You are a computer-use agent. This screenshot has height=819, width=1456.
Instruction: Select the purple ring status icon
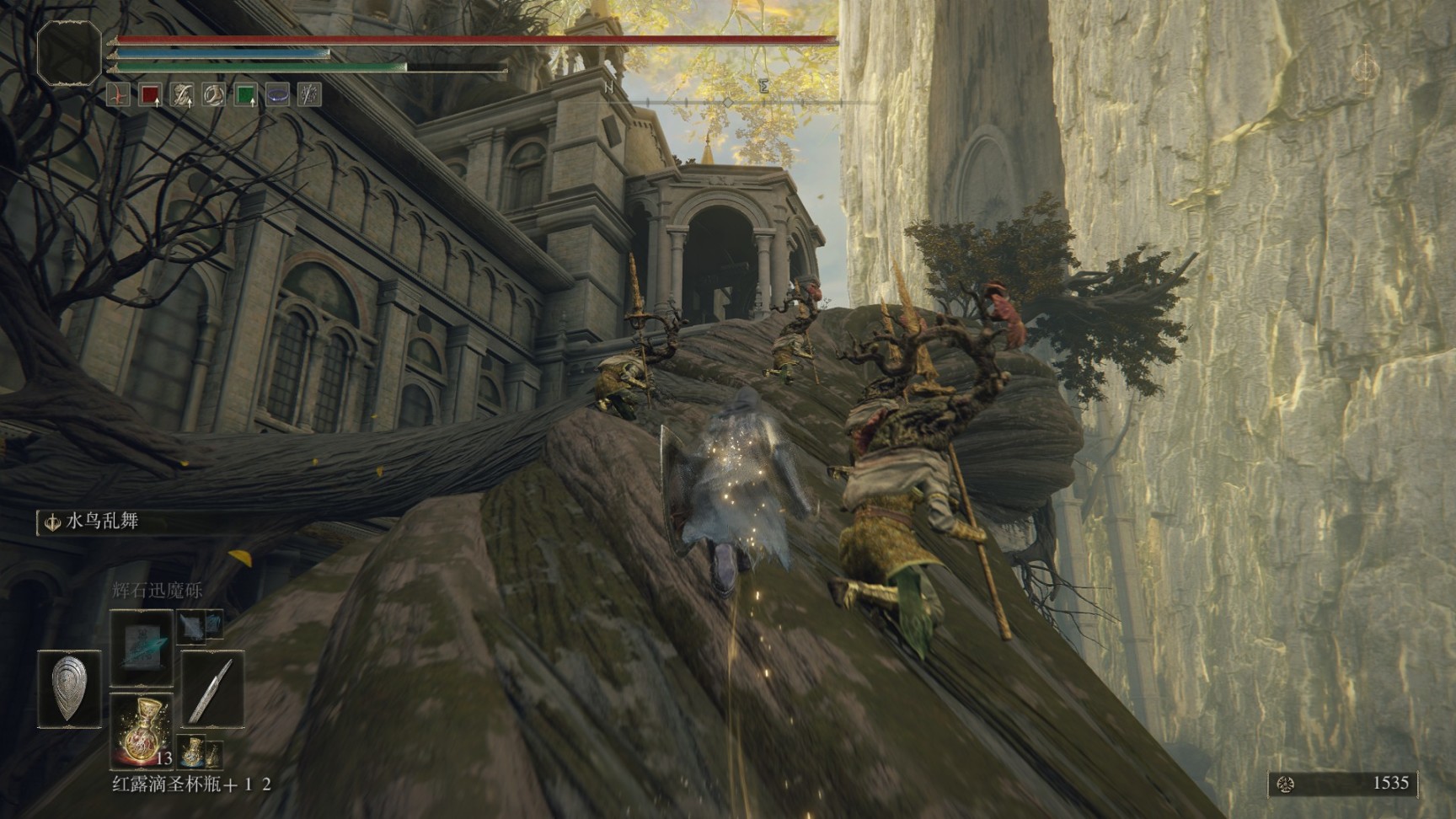tap(277, 95)
